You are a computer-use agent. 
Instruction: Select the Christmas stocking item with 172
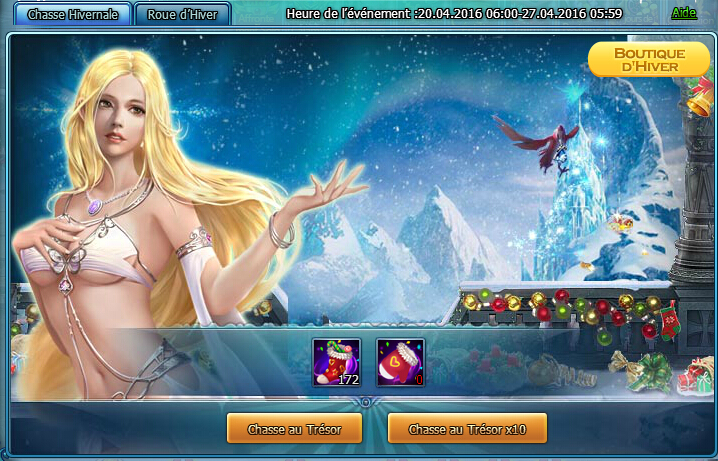(336, 363)
